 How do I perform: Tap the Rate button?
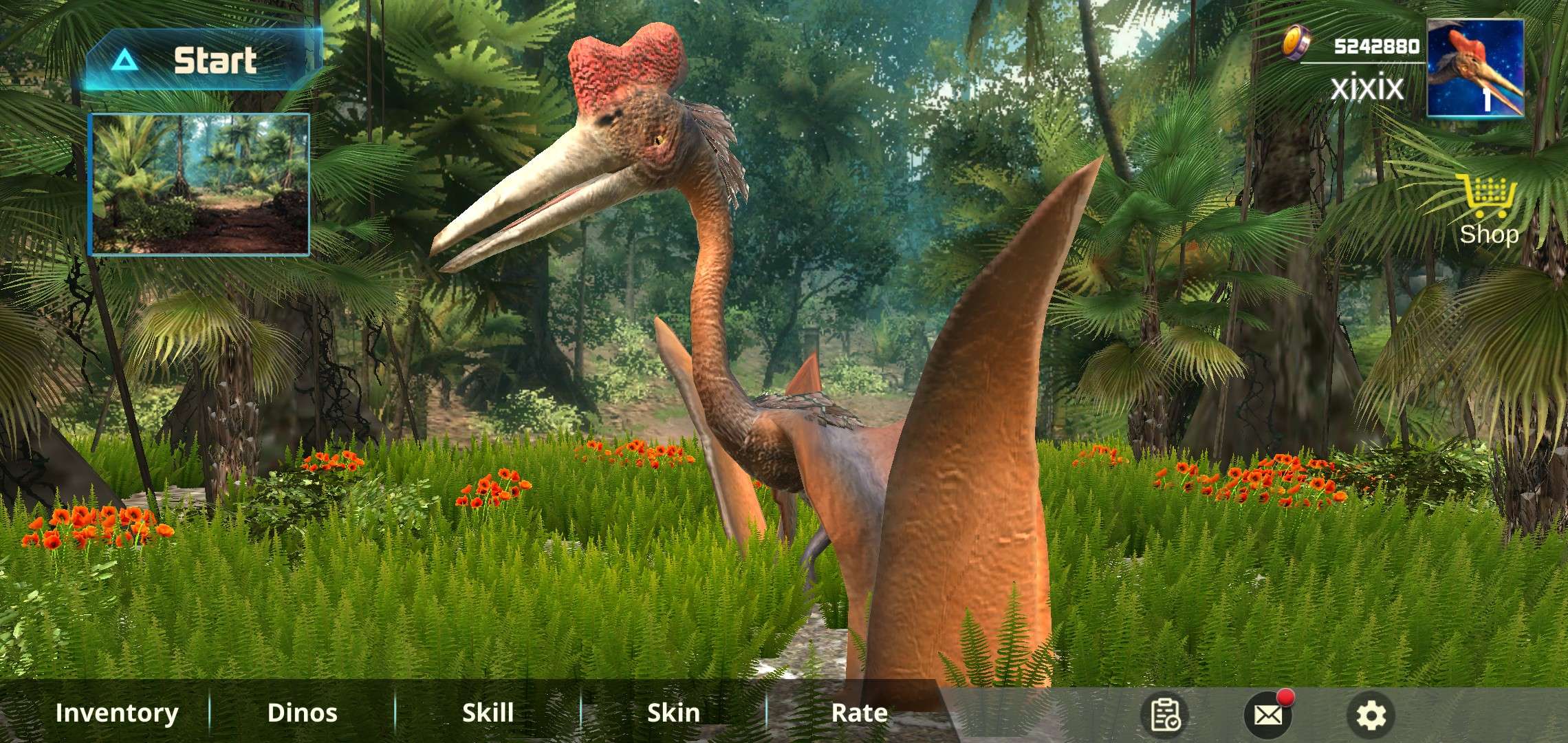coord(859,713)
